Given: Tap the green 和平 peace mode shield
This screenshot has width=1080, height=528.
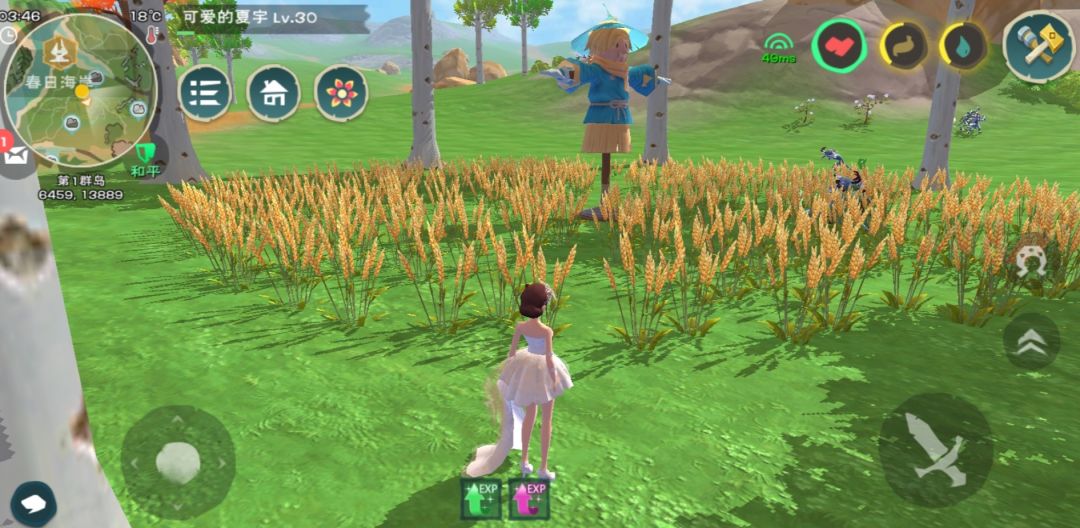Looking at the screenshot, I should pos(146,155).
